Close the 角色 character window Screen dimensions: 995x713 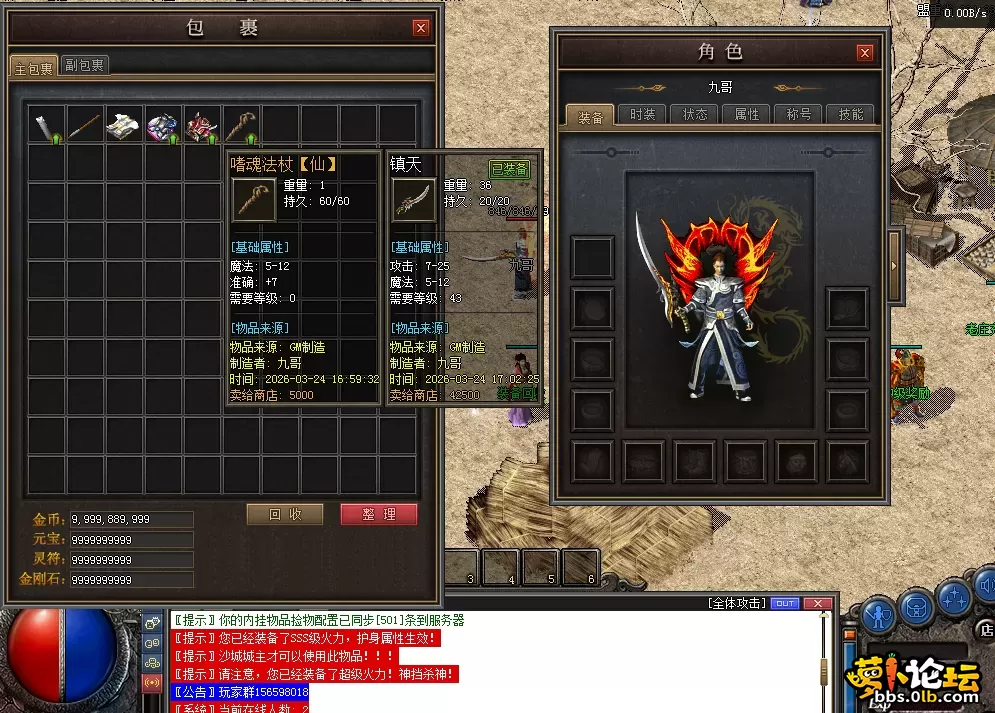point(865,52)
